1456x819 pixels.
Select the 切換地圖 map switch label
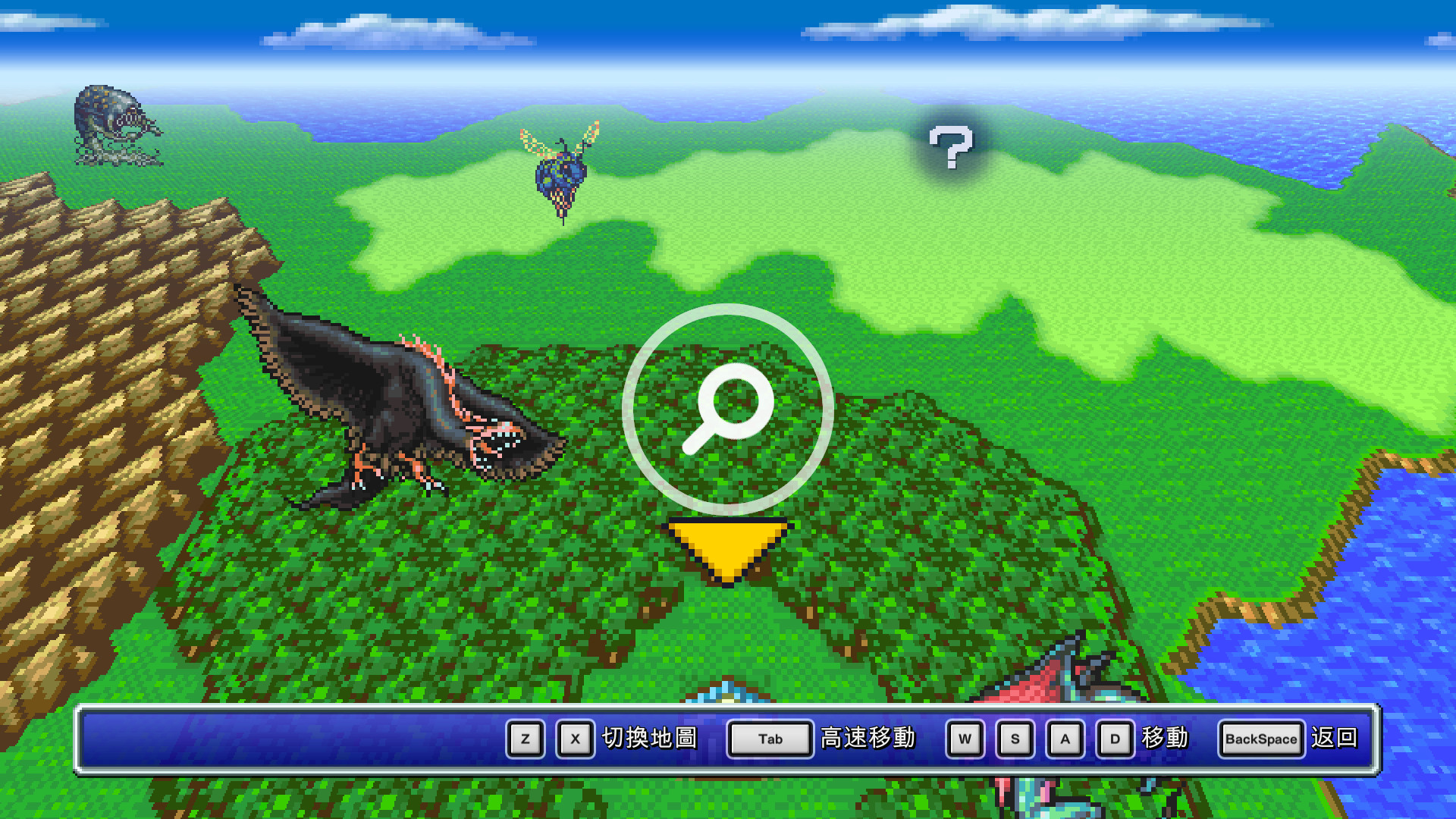click(650, 739)
